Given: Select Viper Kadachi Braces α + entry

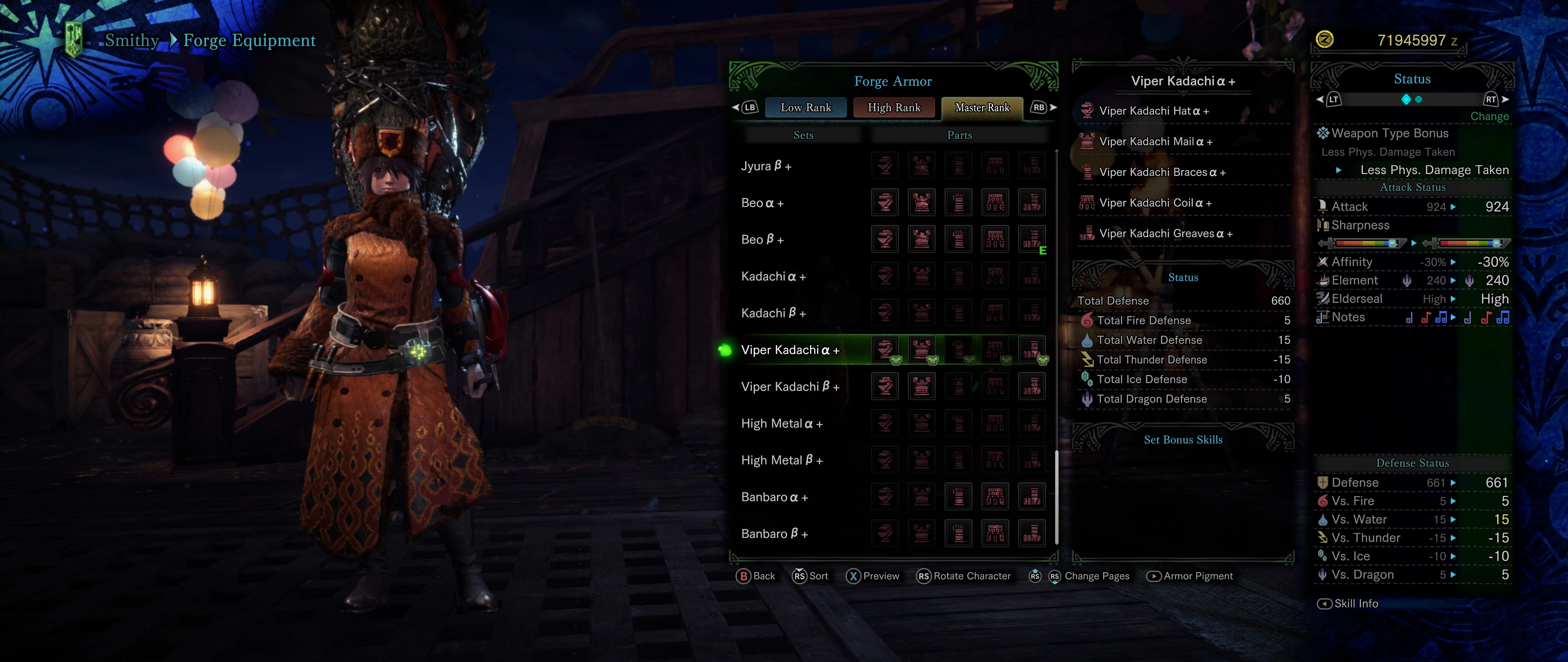Looking at the screenshot, I should (1162, 172).
